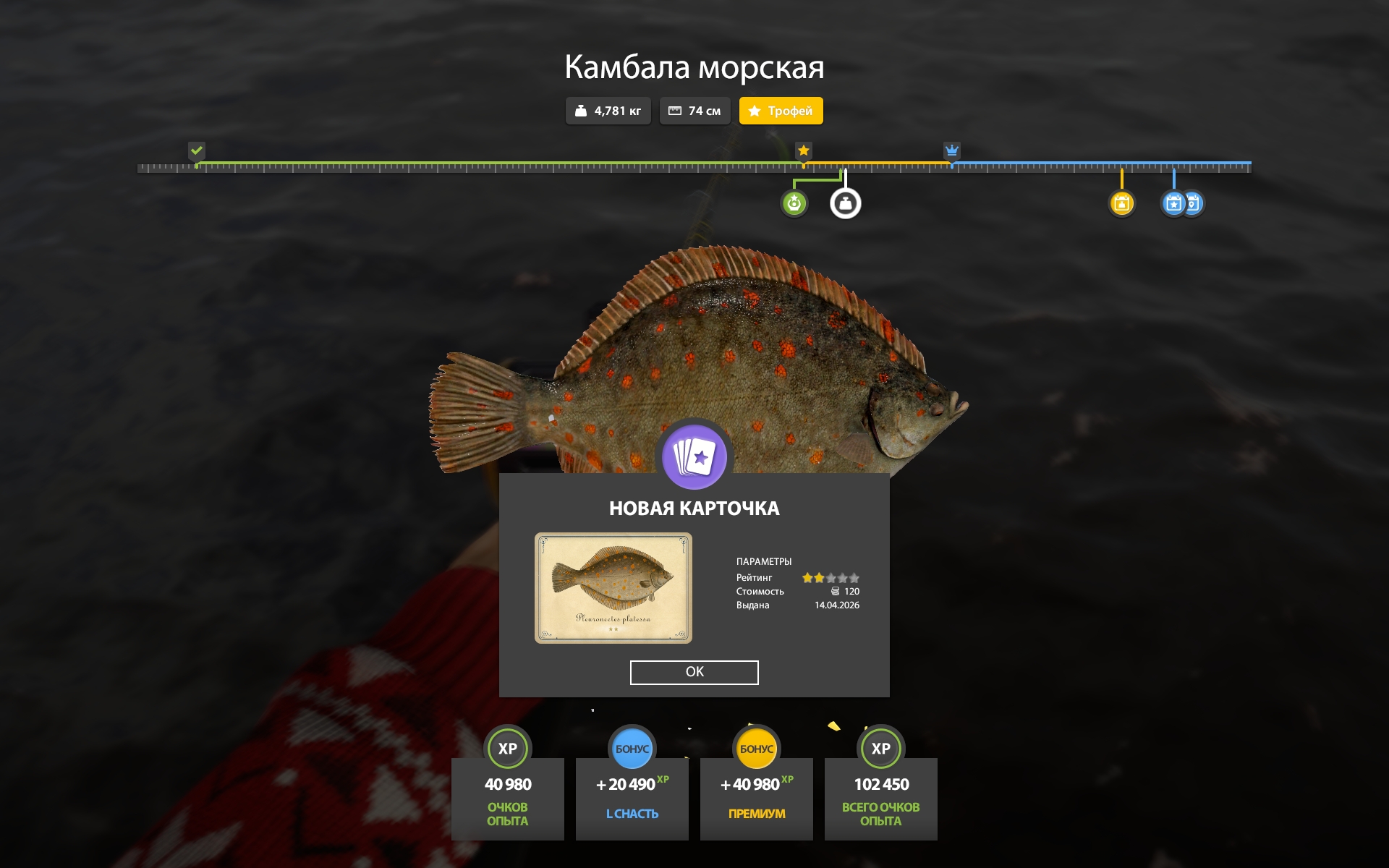Click the rating stars next to Рейтинг
This screenshot has width=1389, height=868.
831,577
